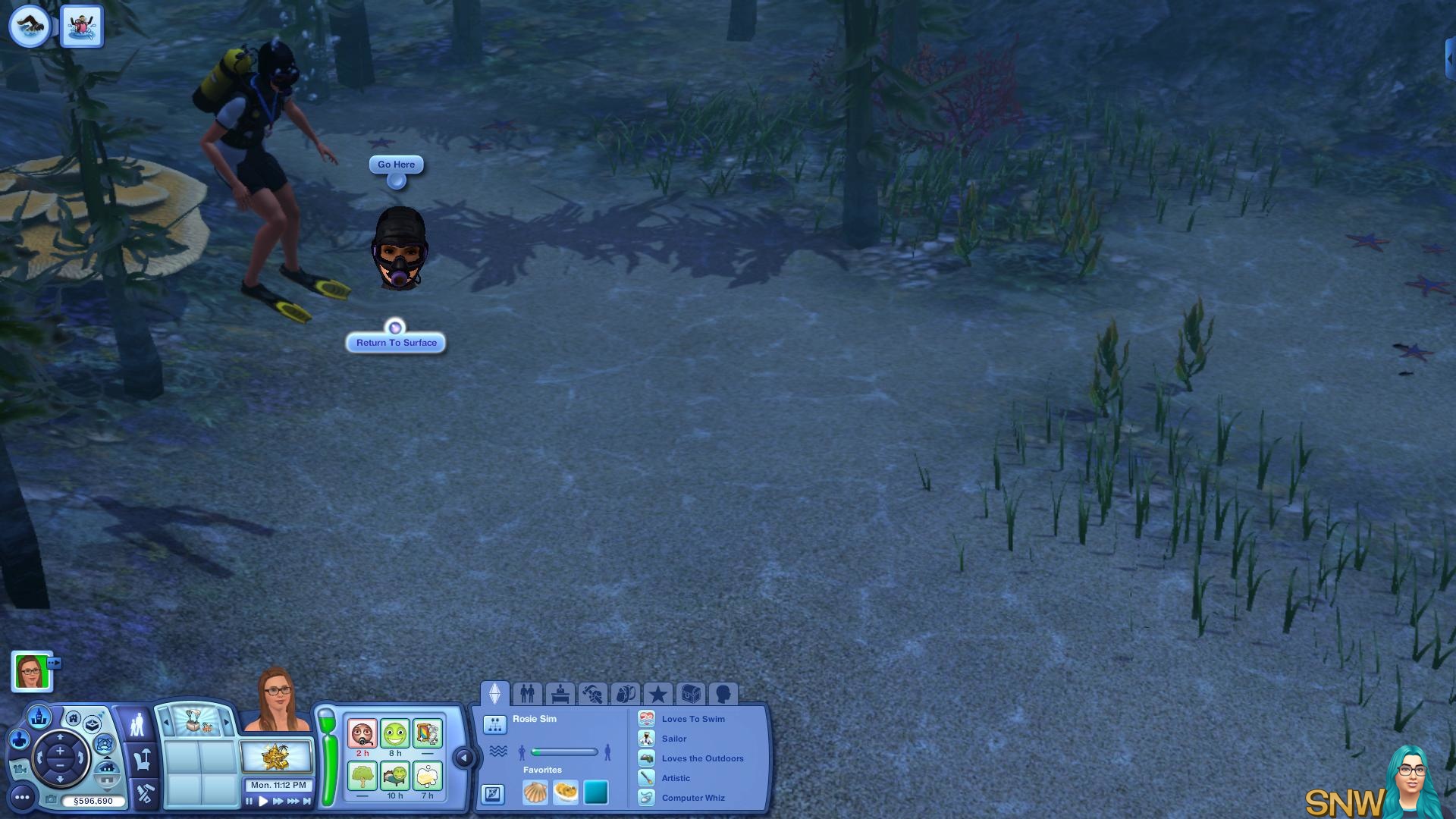Screen dimensions: 1456x819
Task: Resume normal play speed
Action: tap(263, 801)
